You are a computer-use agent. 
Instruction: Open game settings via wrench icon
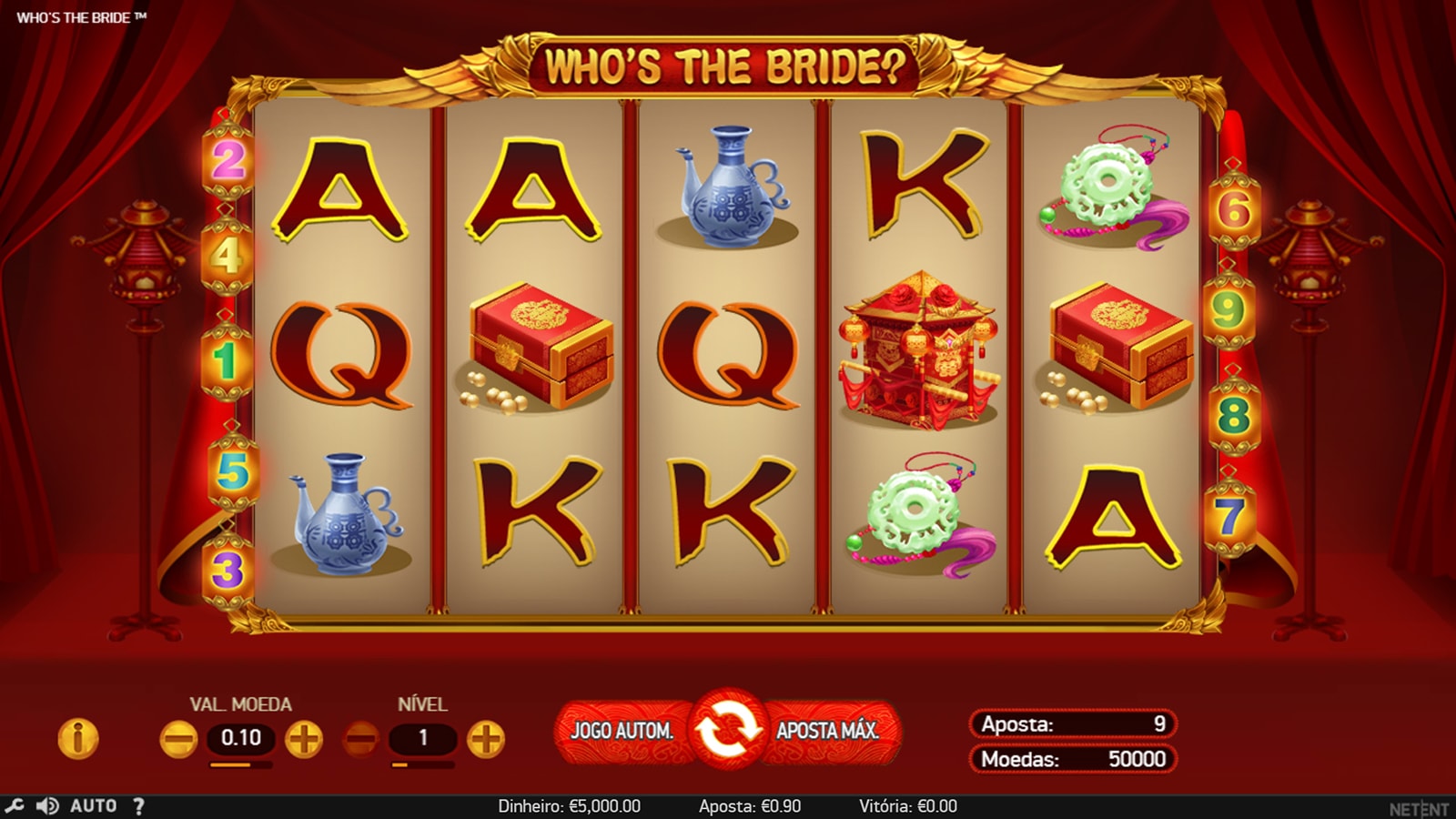pyautogui.click(x=15, y=806)
